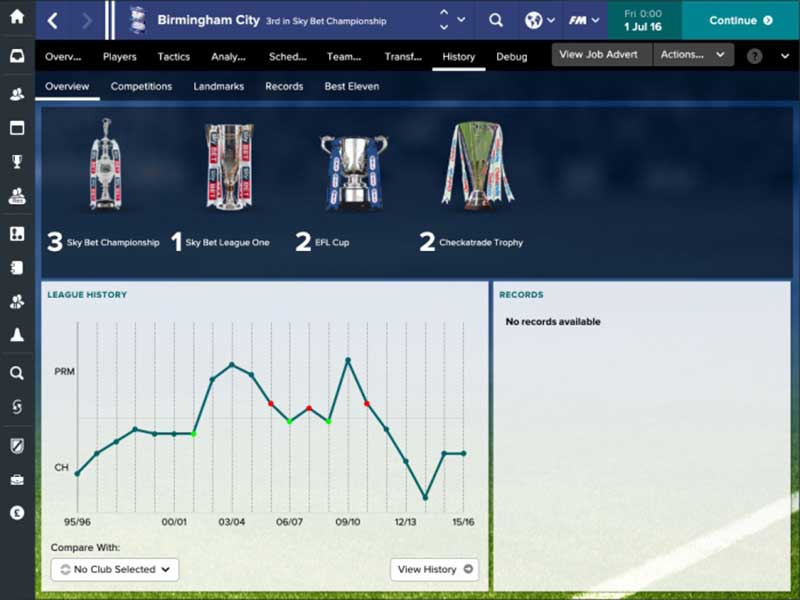Image resolution: width=800 pixels, height=600 pixels.
Task: Select the EFL Cup trophy
Action: [353, 170]
